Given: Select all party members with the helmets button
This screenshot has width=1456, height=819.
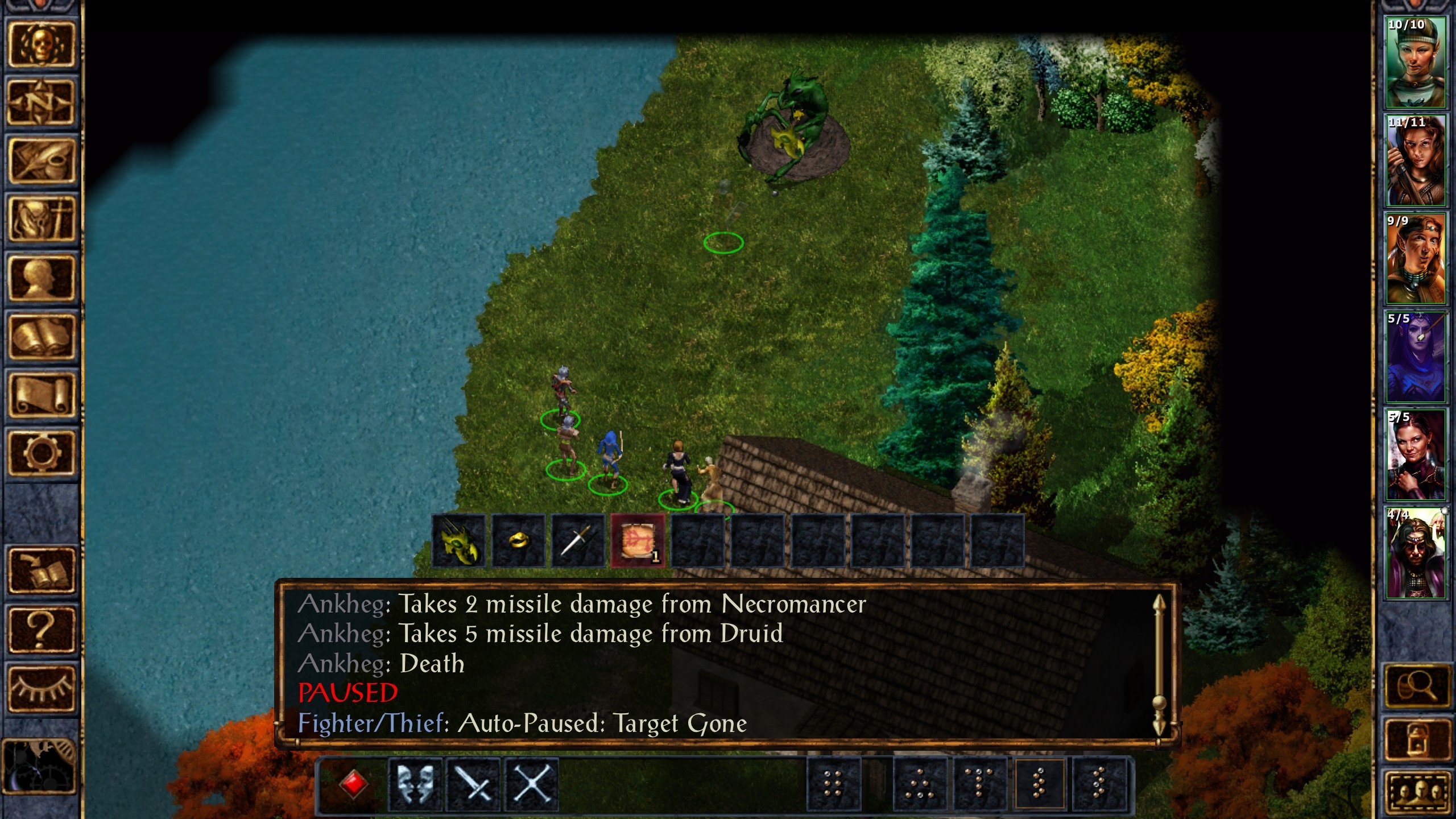Looking at the screenshot, I should (1417, 794).
